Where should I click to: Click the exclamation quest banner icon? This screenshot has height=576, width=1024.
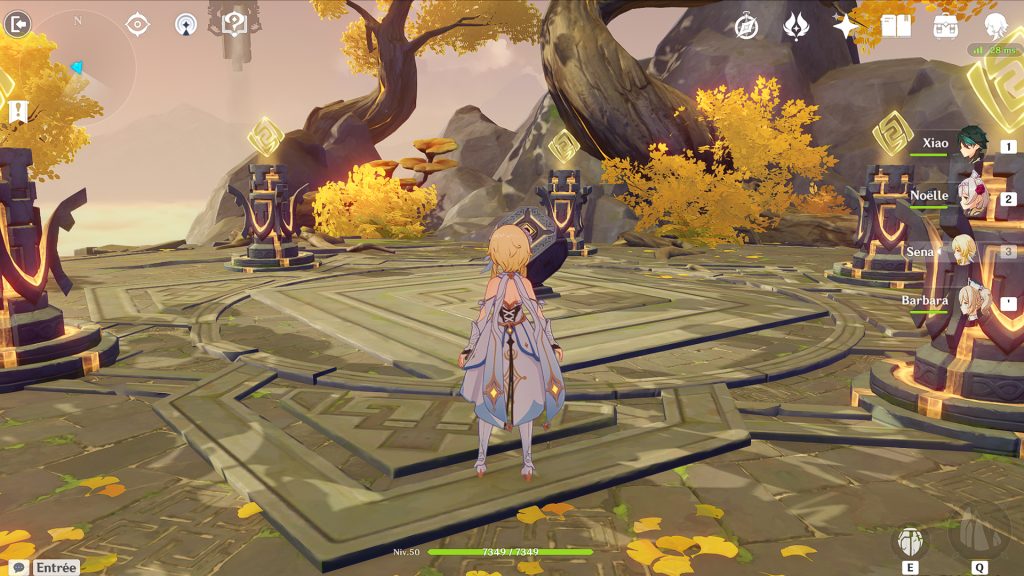tap(17, 111)
